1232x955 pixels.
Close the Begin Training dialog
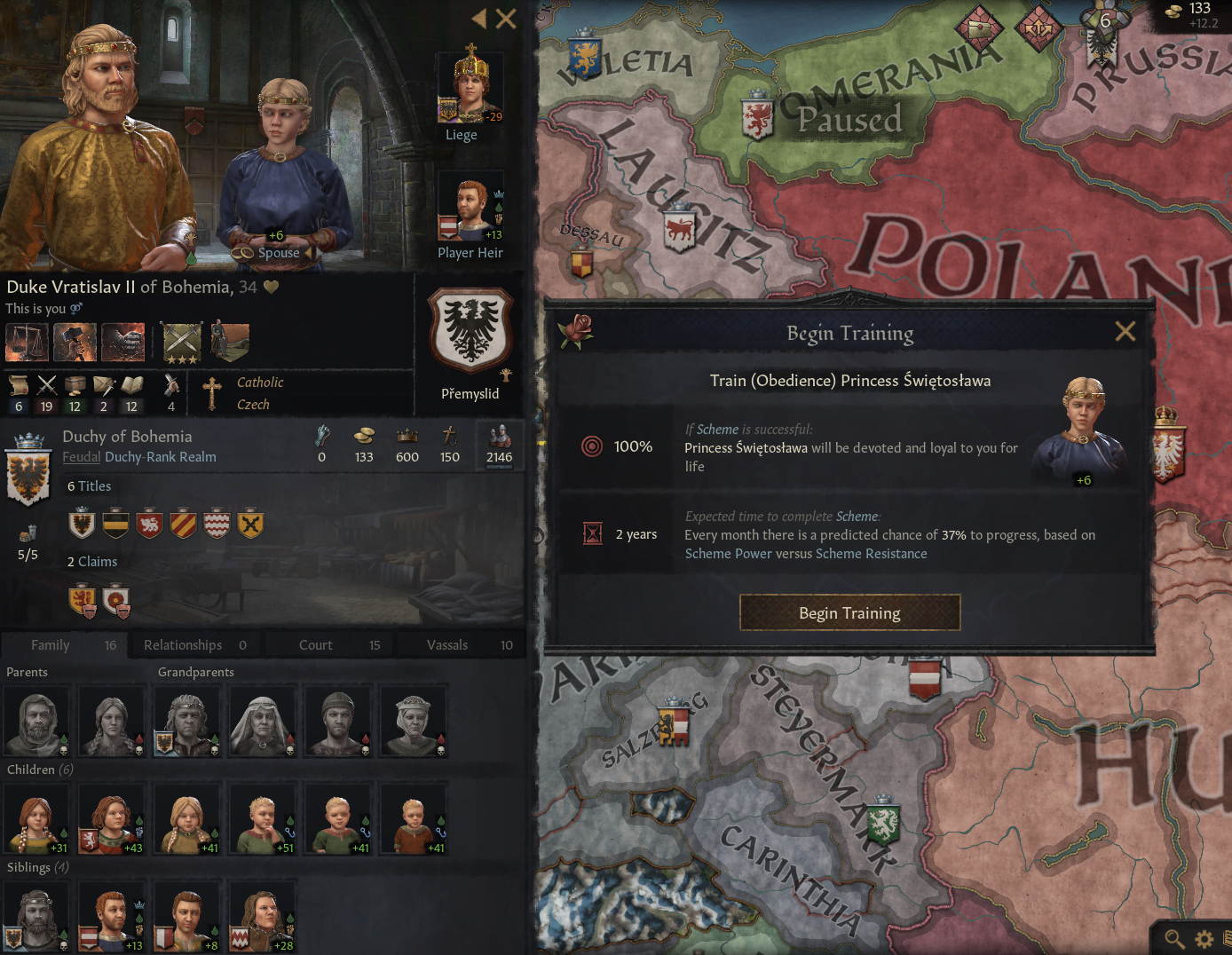pyautogui.click(x=1125, y=332)
